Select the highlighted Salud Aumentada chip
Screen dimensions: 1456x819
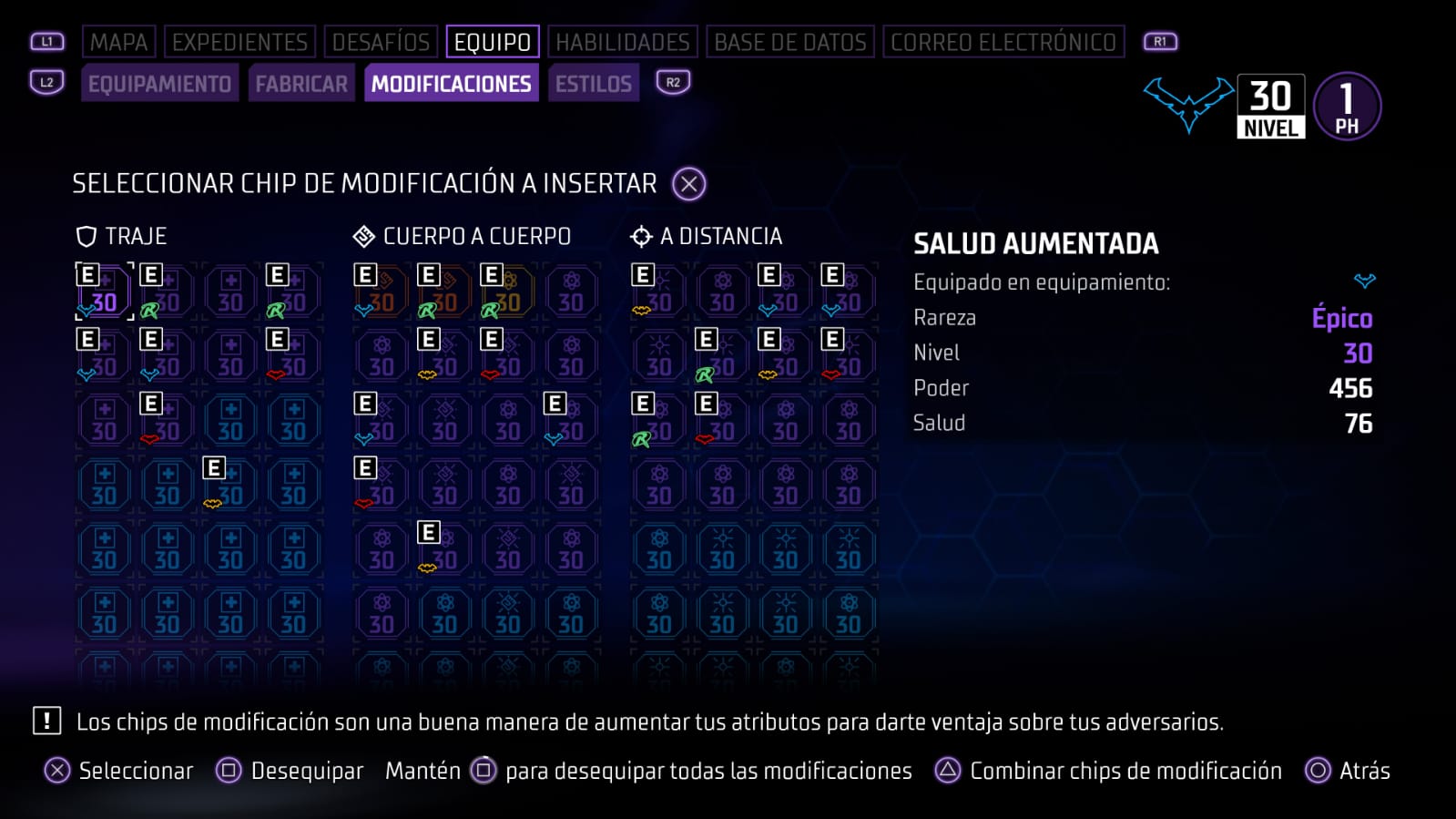(104, 292)
